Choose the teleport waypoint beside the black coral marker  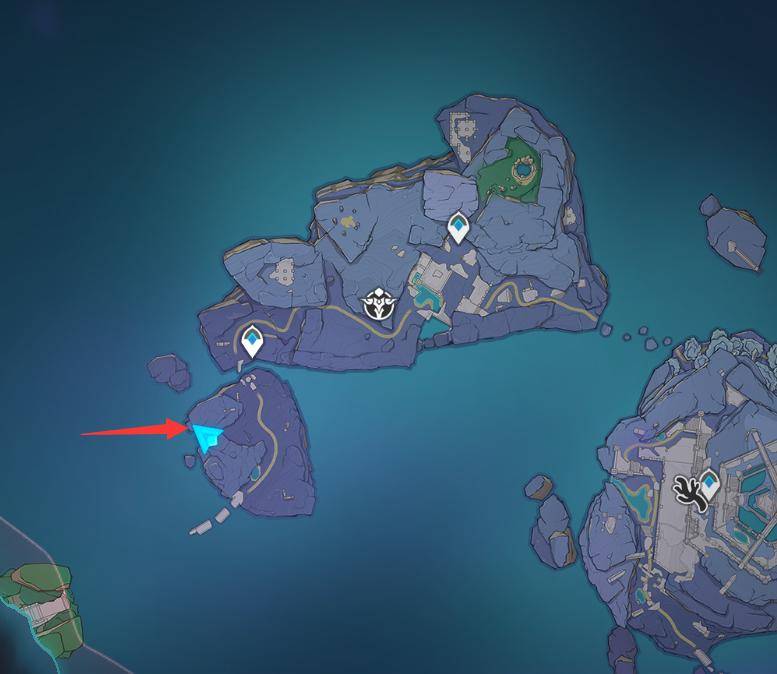click(x=710, y=484)
